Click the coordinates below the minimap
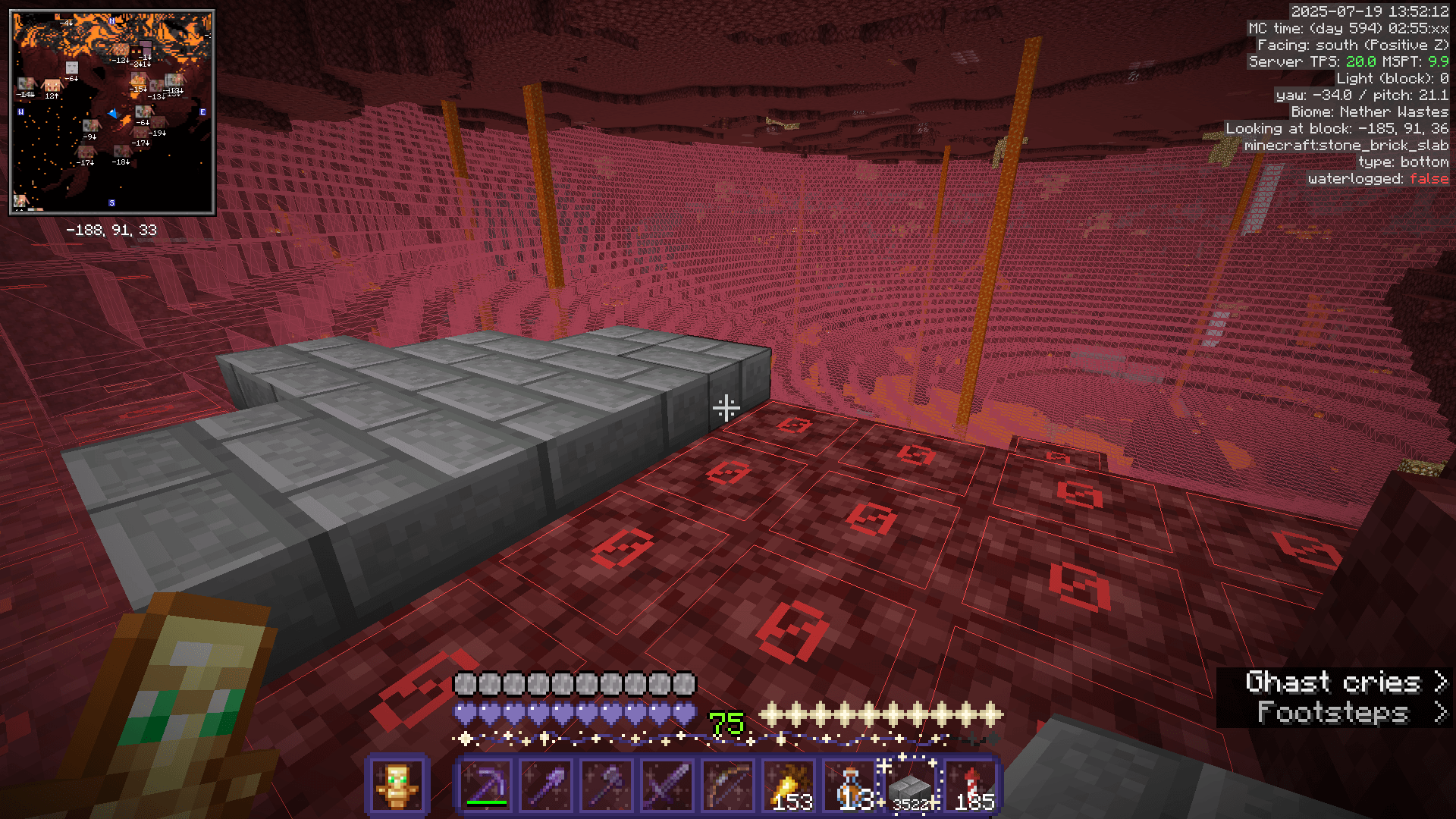 click(x=111, y=231)
